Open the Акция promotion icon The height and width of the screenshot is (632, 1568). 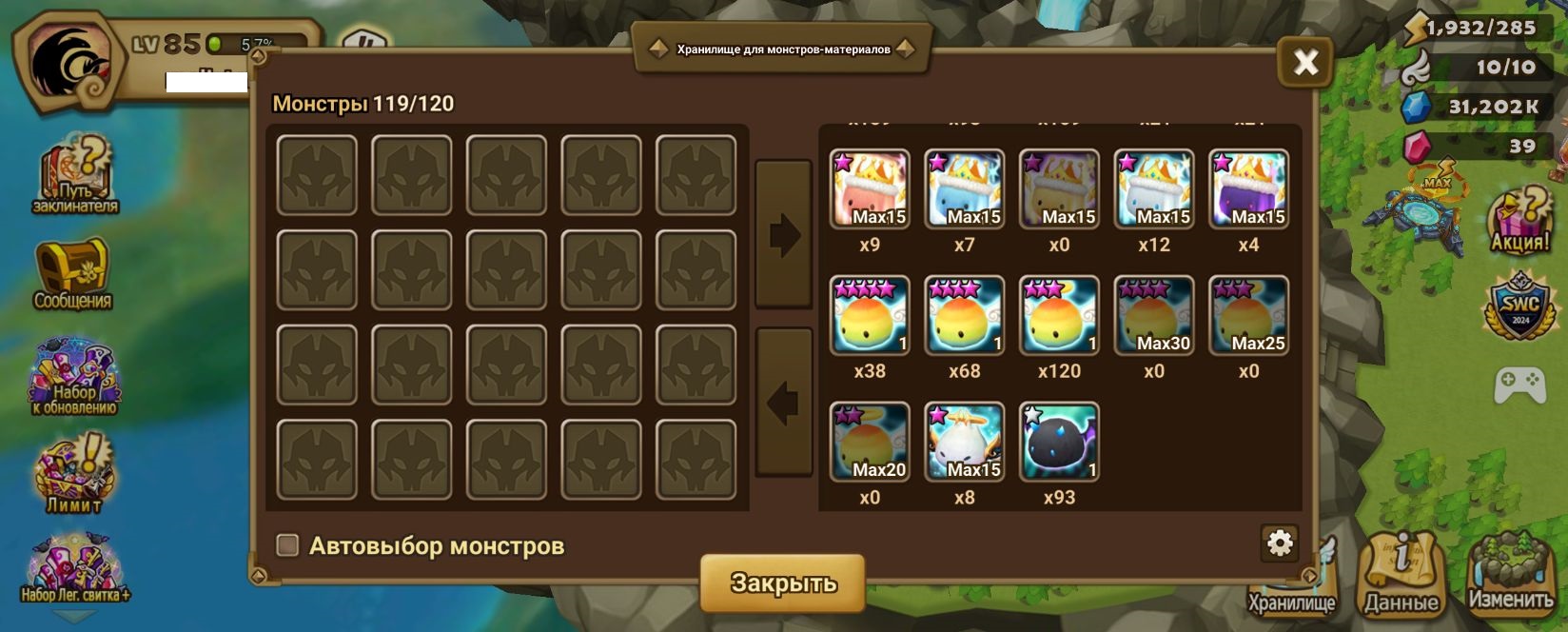(x=1519, y=221)
